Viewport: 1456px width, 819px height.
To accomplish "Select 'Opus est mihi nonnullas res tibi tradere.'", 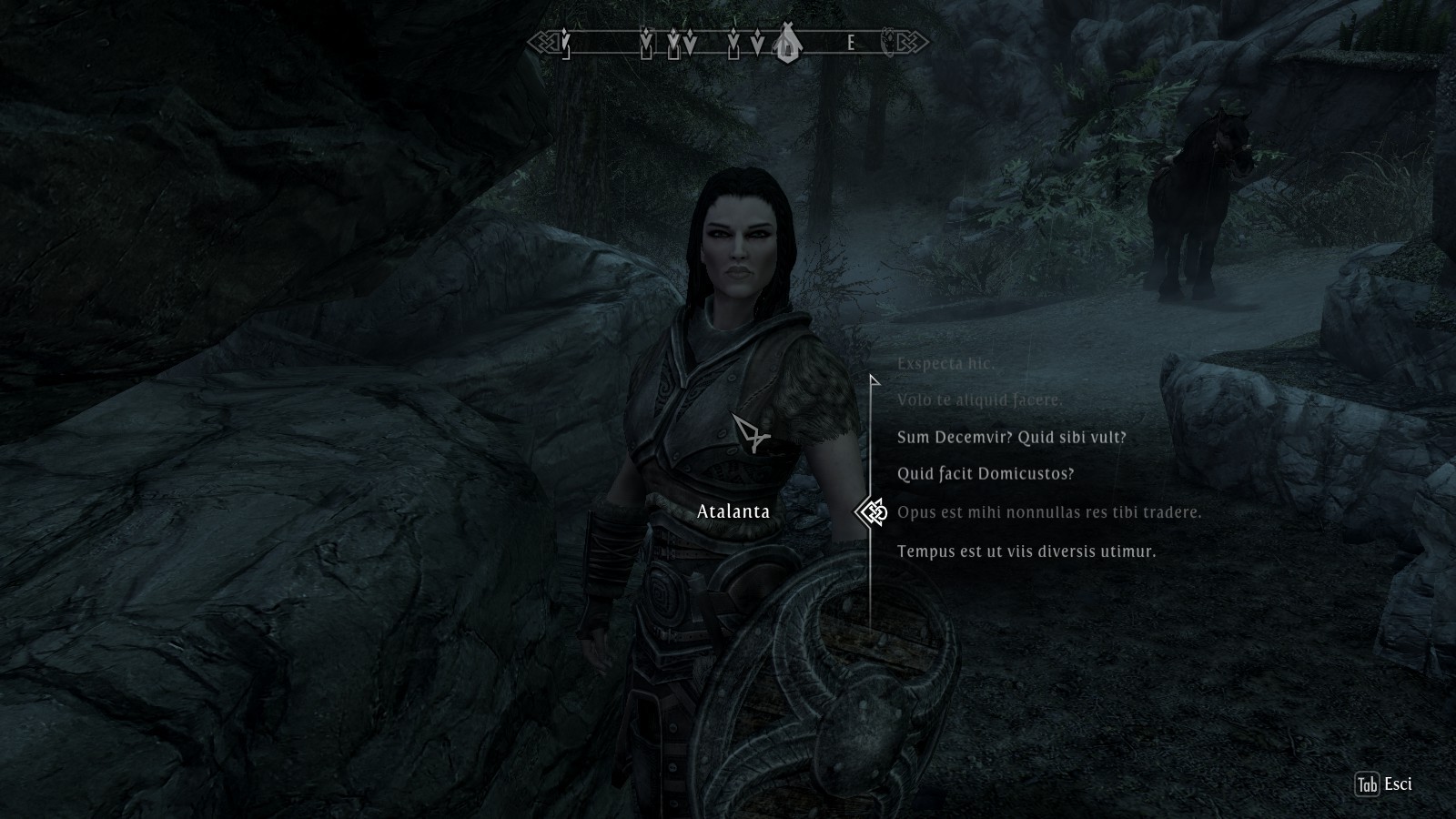I will pos(1049,512).
